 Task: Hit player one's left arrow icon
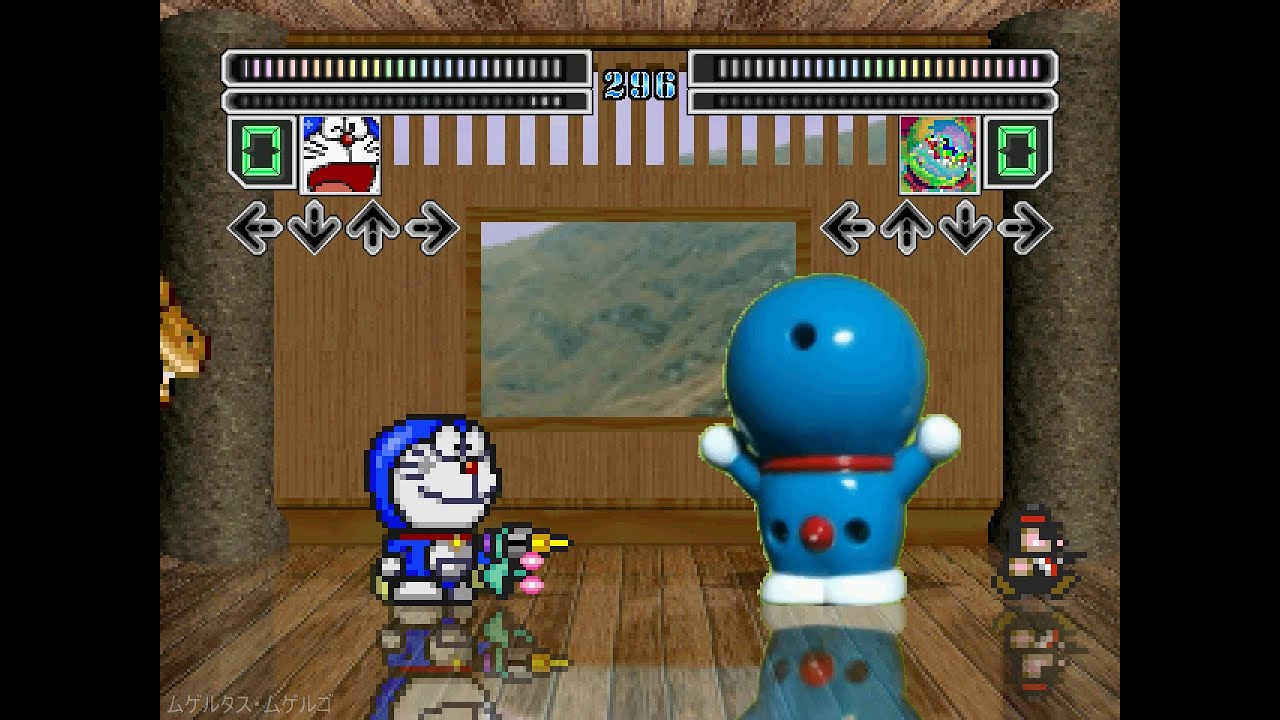click(255, 228)
